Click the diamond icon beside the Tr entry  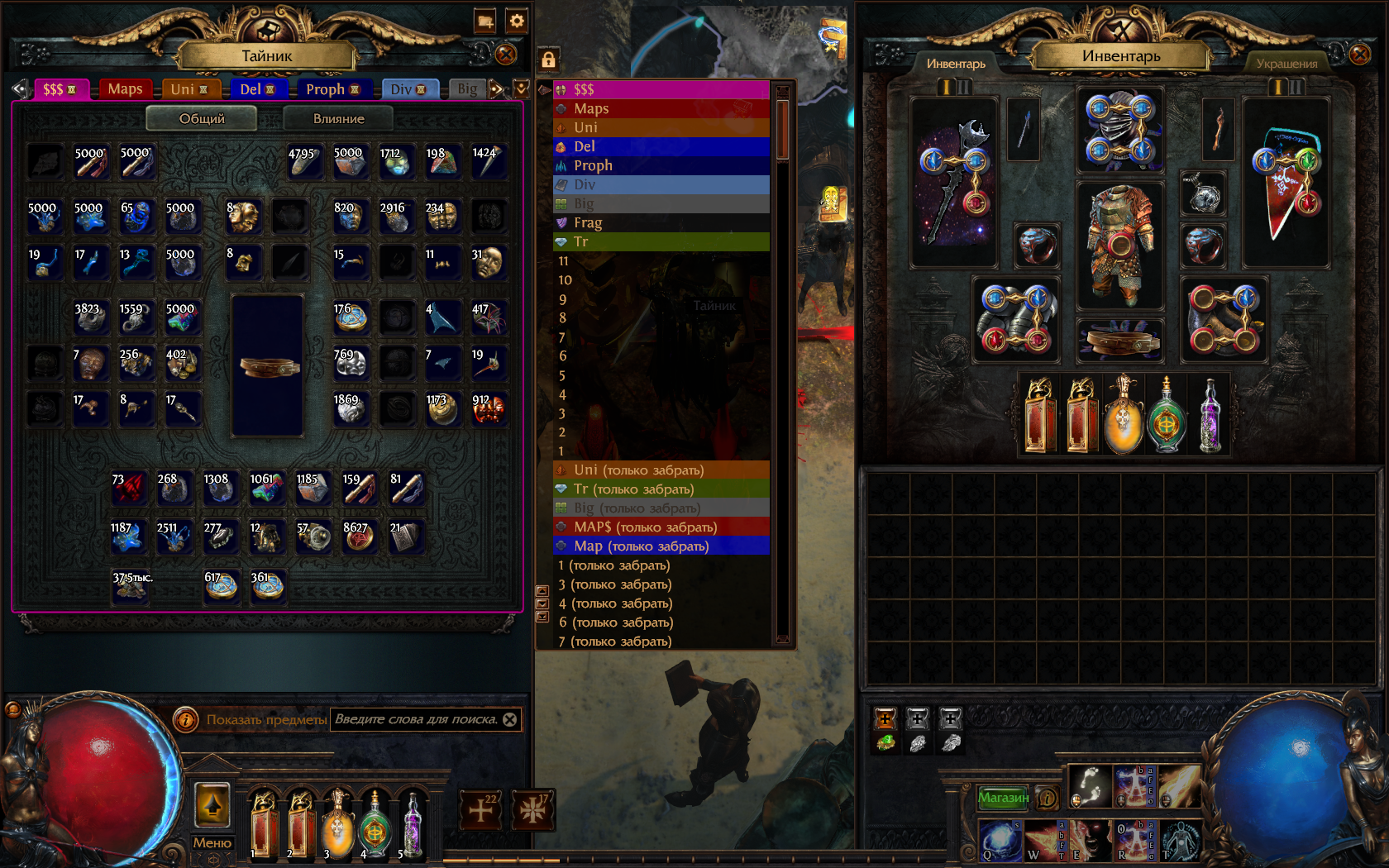[561, 241]
